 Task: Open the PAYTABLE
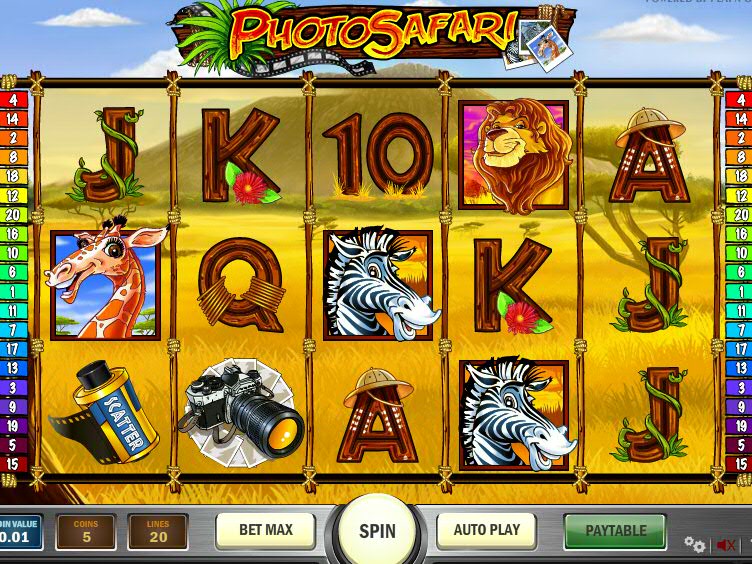[615, 530]
